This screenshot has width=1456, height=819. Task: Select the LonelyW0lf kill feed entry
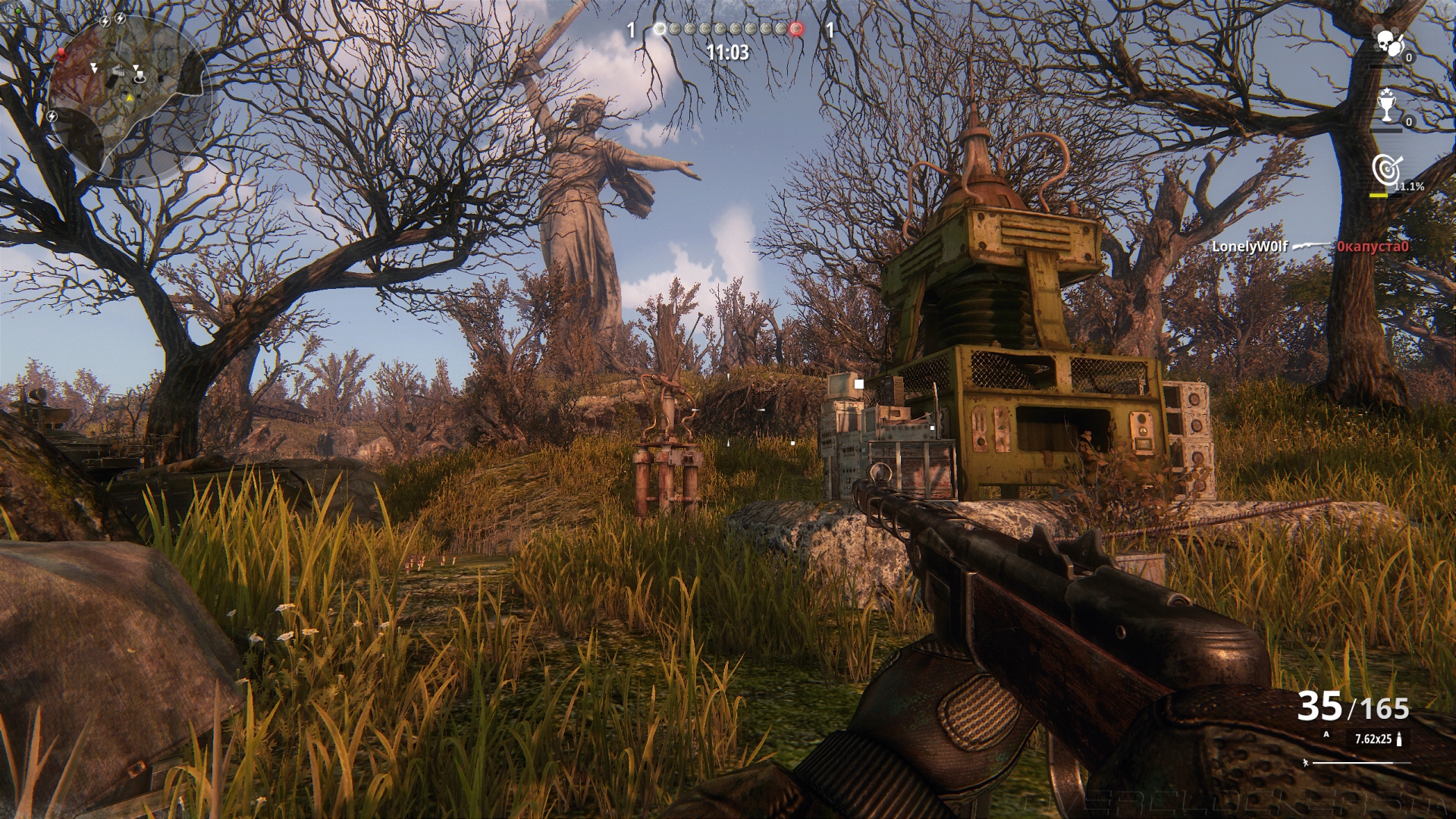pos(1249,246)
